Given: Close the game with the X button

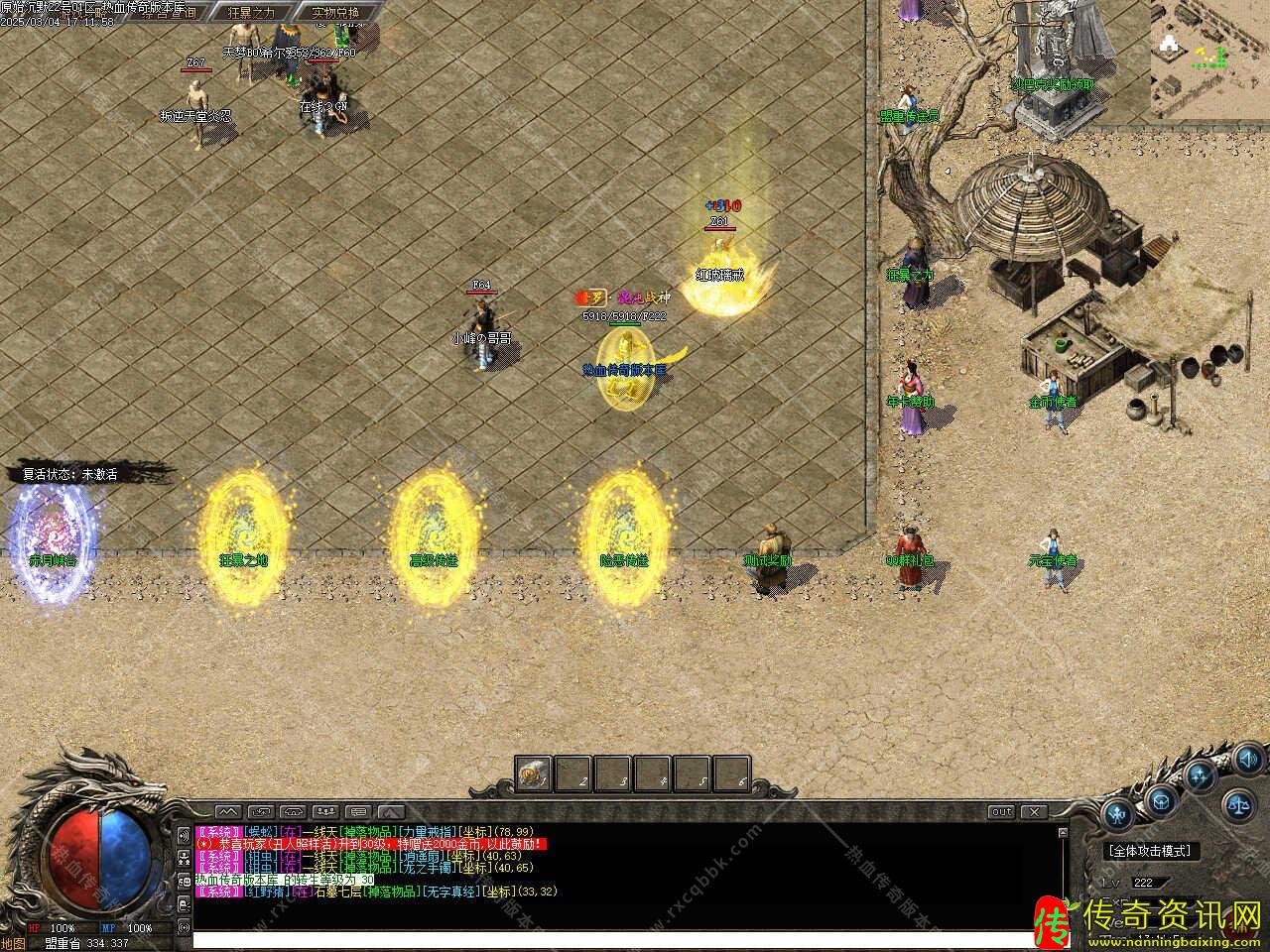Looking at the screenshot, I should 1035,812.
